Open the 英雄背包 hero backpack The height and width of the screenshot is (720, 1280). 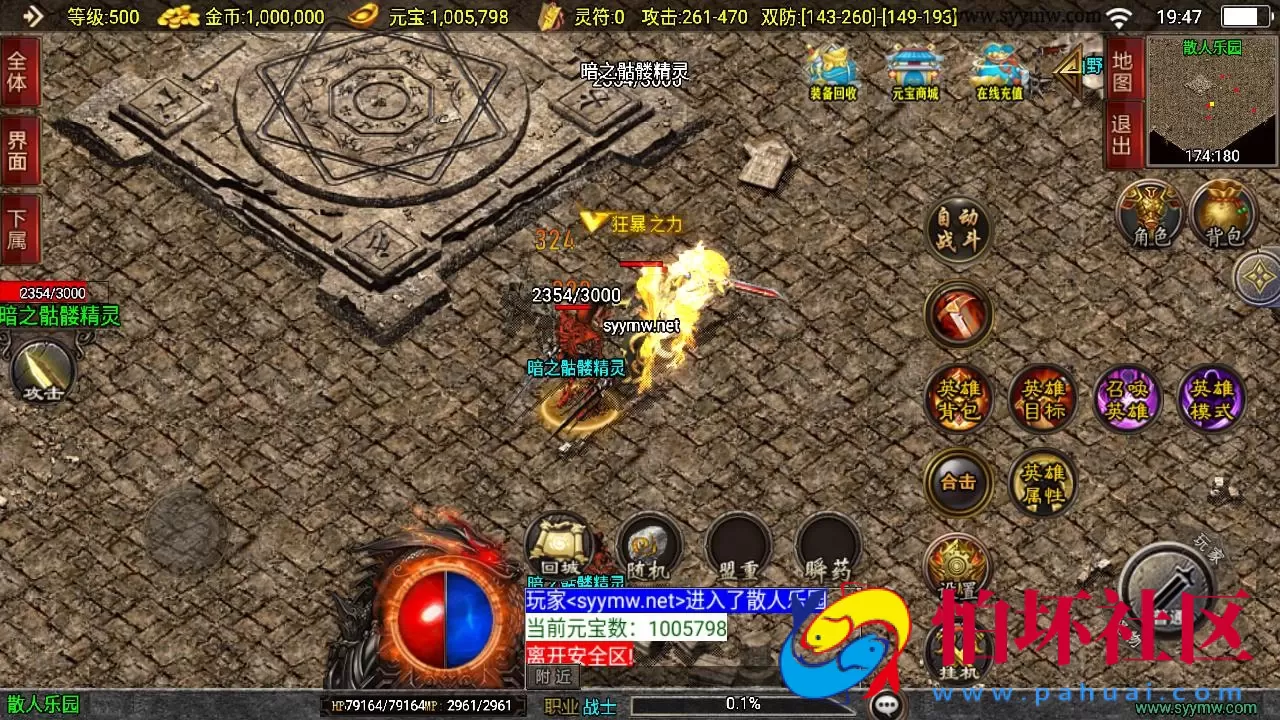pyautogui.click(x=958, y=398)
